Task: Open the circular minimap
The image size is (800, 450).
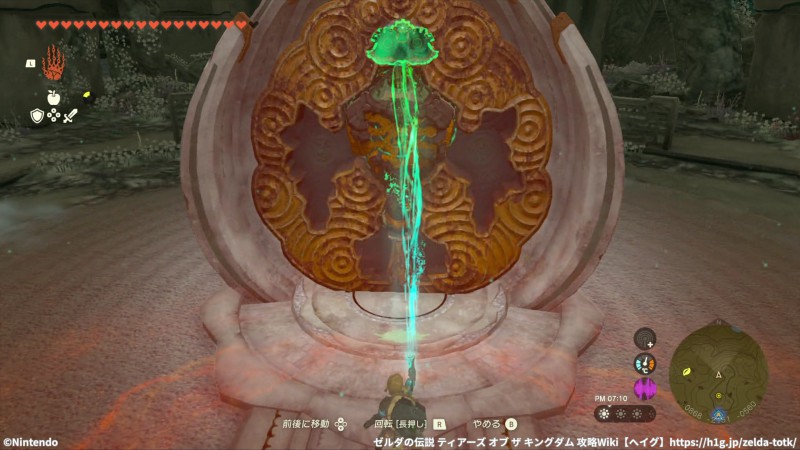Action: pyautogui.click(x=719, y=371)
